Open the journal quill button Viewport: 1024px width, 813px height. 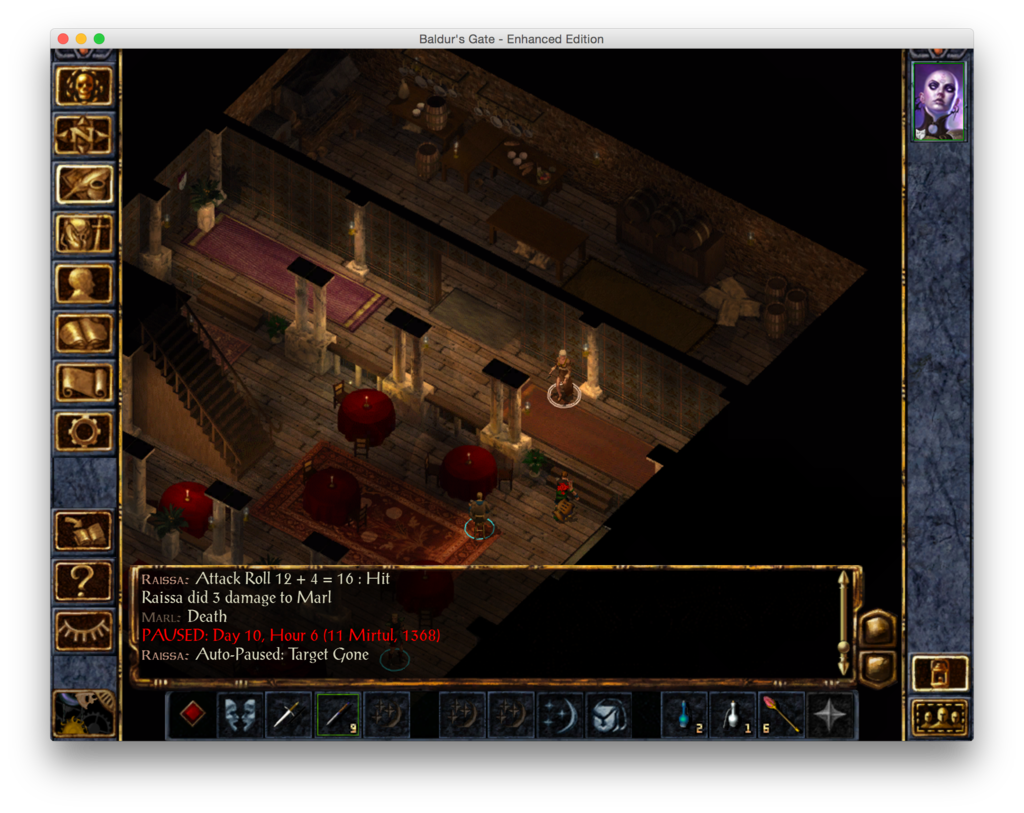(84, 184)
